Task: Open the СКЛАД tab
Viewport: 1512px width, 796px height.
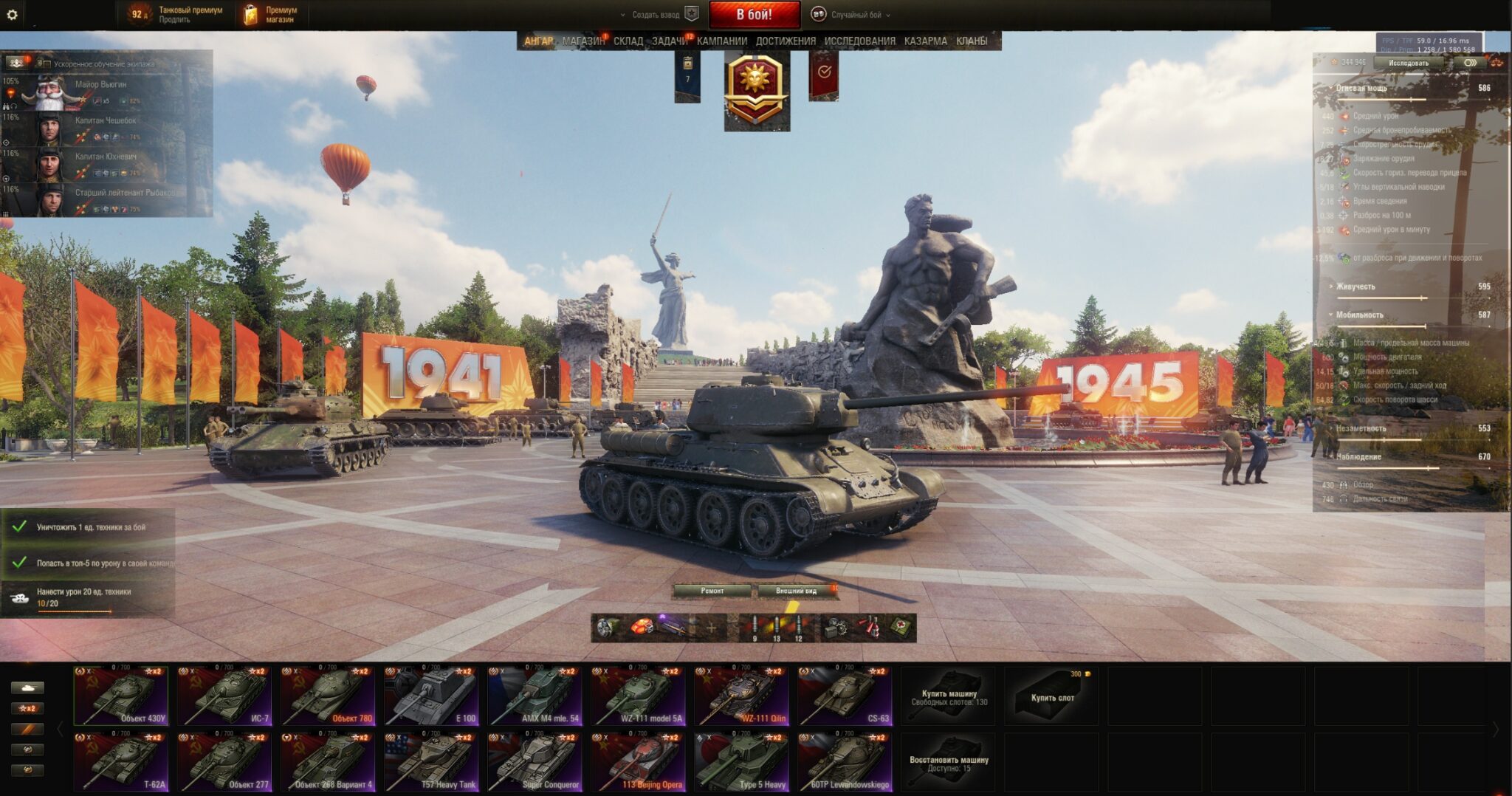Action: (628, 41)
